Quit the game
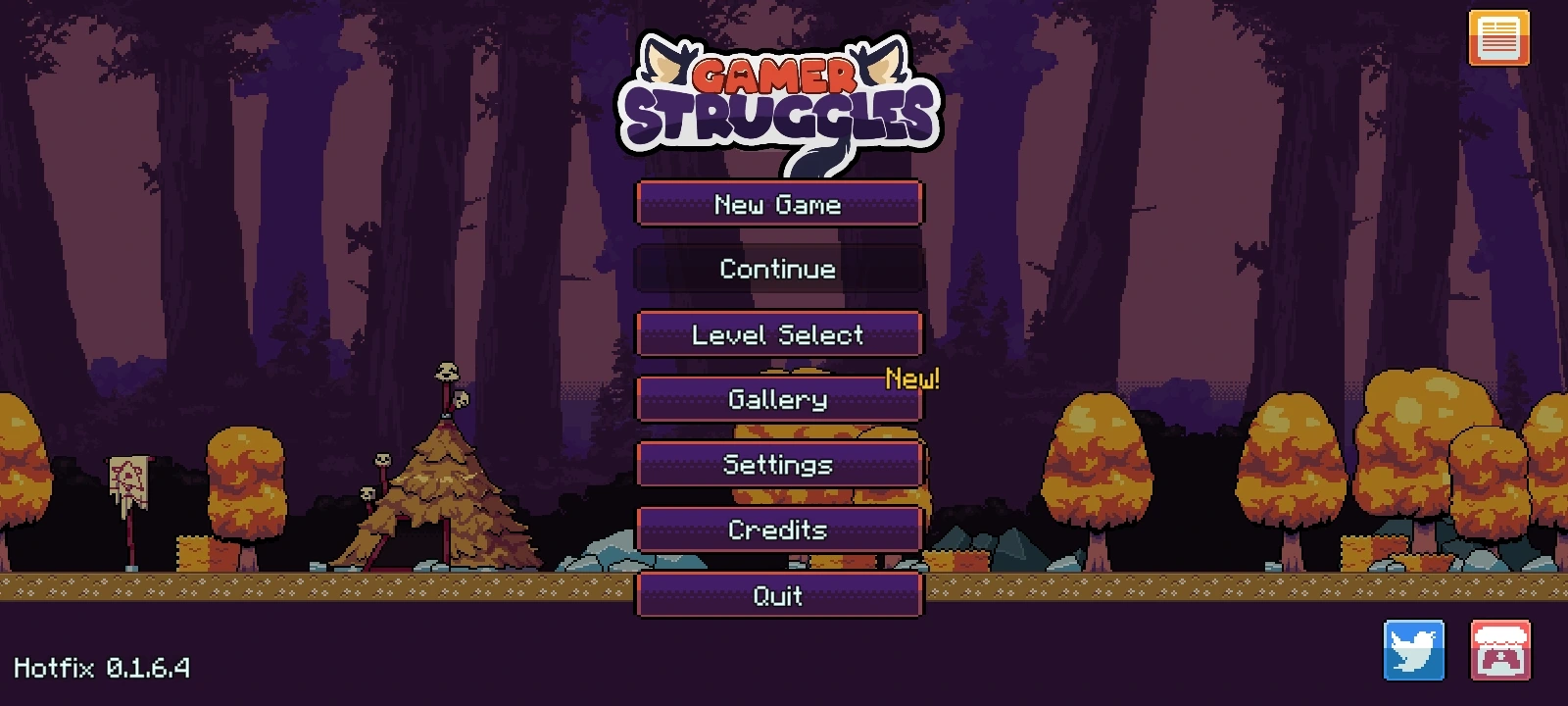The height and width of the screenshot is (706, 1568). point(779,595)
